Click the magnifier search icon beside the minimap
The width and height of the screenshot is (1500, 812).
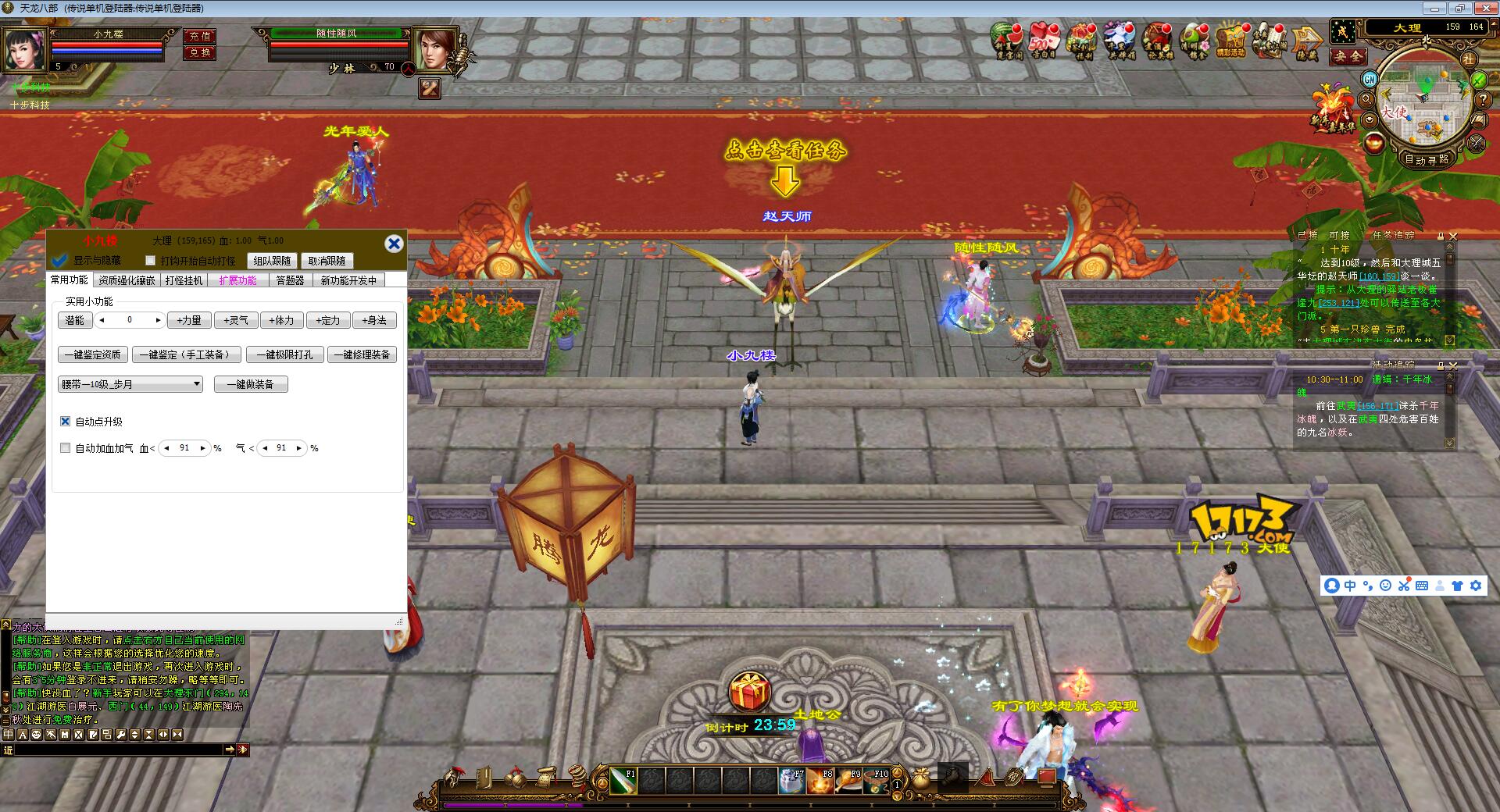[1367, 98]
